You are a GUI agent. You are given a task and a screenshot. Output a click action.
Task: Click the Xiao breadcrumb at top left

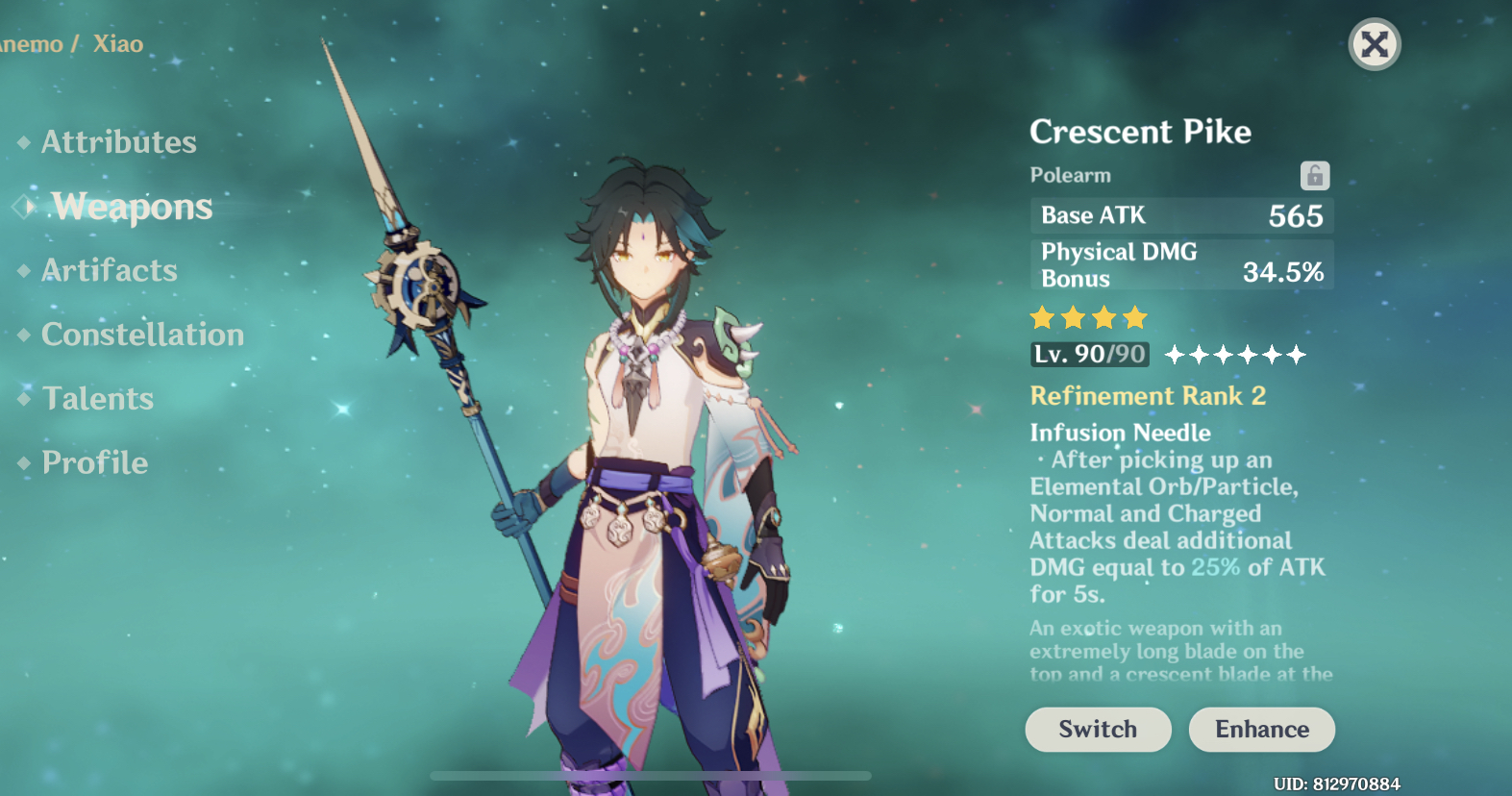117,44
